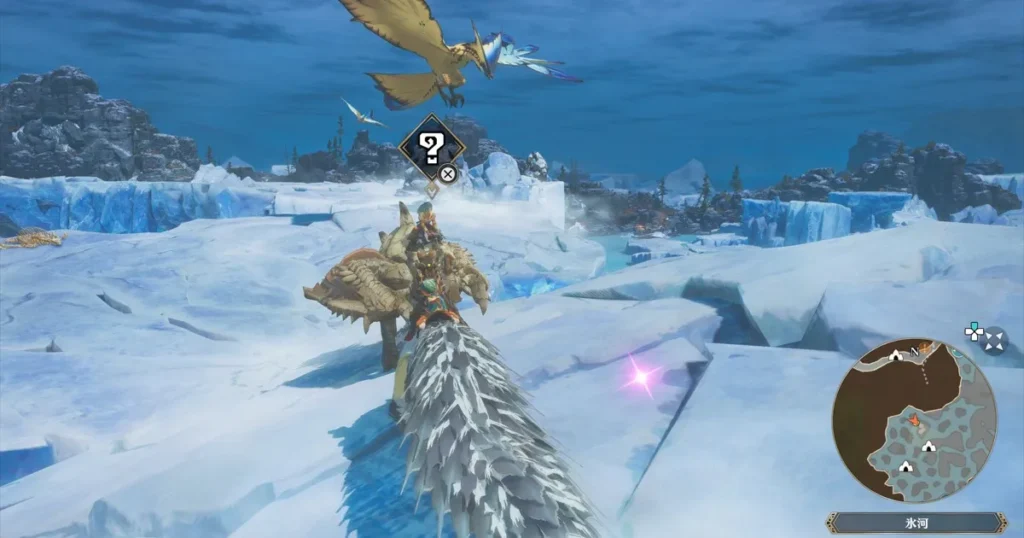The height and width of the screenshot is (538, 1024).
Task: Click the 氷河 location name banner
Action: [x=916, y=523]
